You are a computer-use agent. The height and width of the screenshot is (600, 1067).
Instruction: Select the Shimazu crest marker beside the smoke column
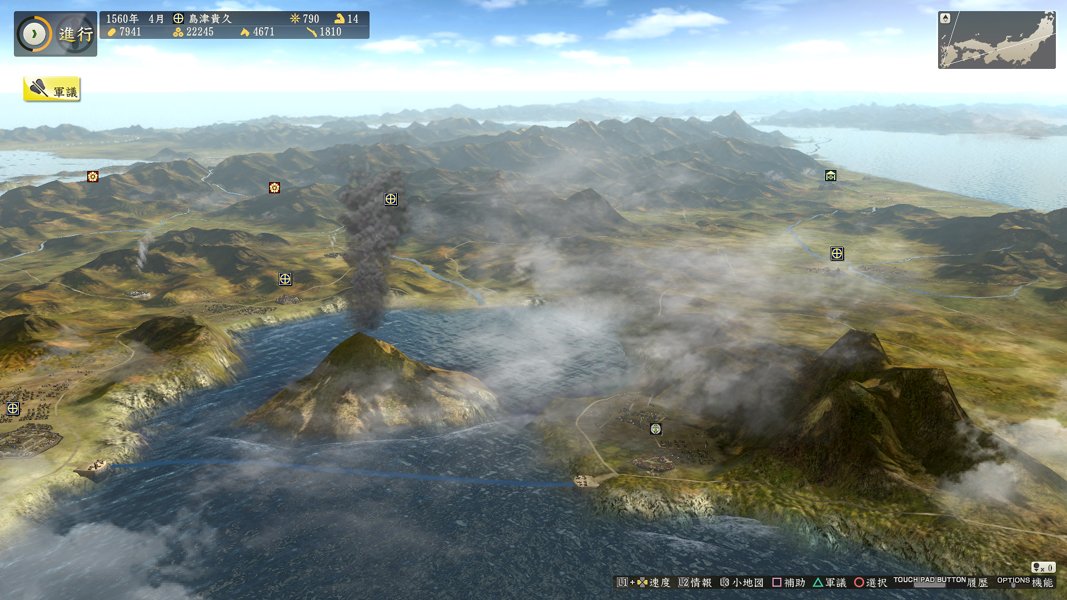click(391, 199)
